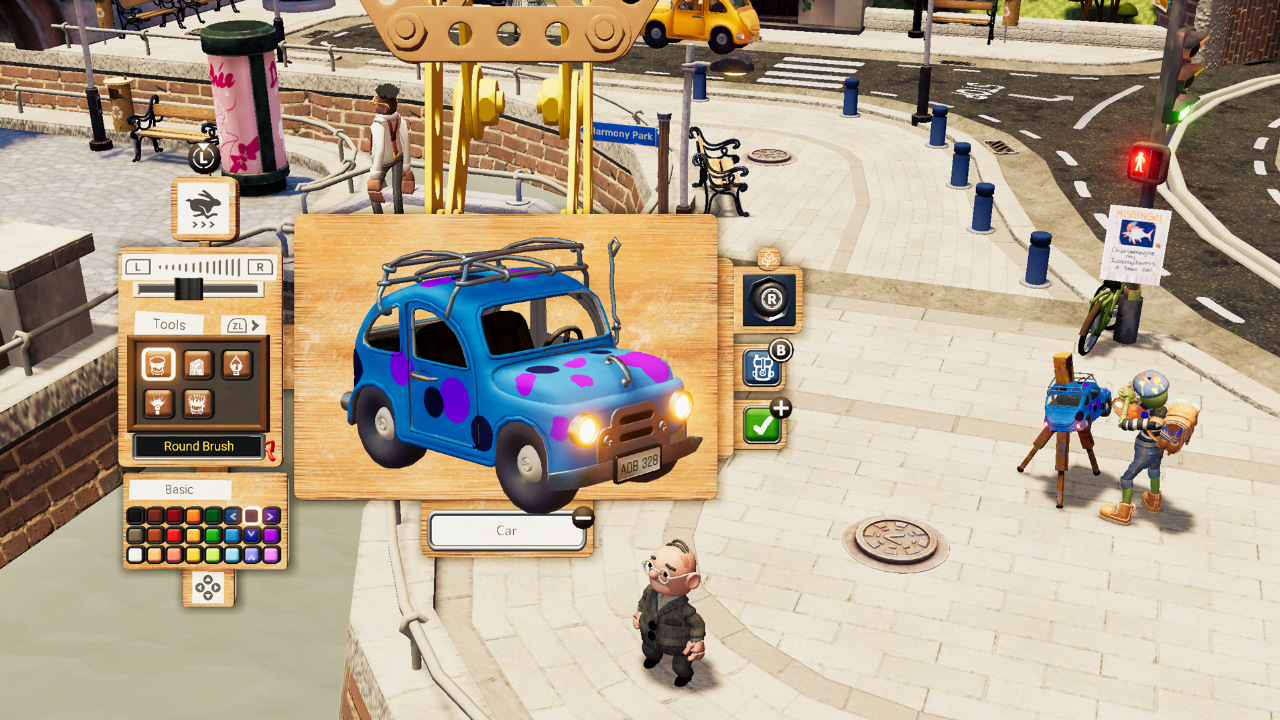1280x720 pixels.
Task: Click the minus button beside Car name
Action: click(581, 518)
